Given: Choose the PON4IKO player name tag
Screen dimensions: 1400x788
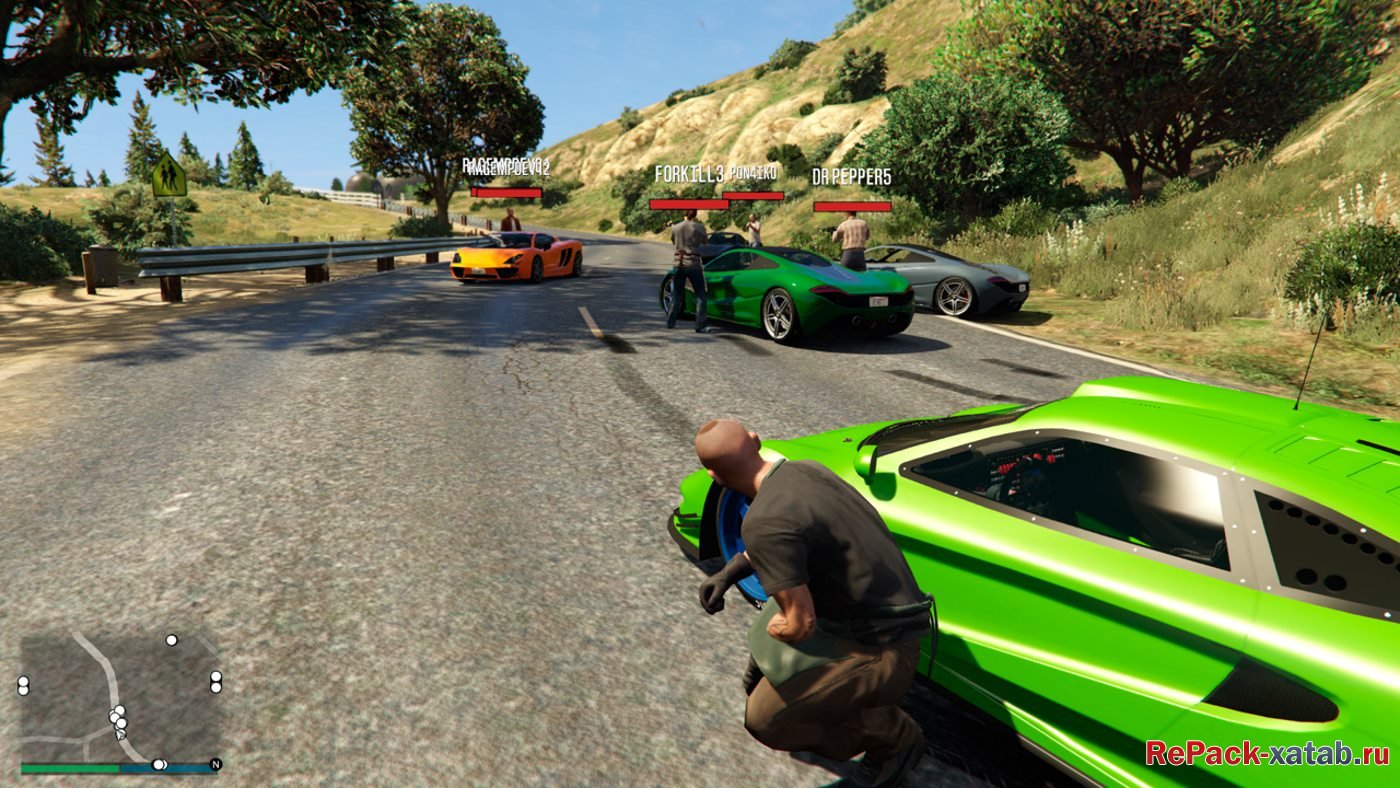Looking at the screenshot, I should pyautogui.click(x=753, y=173).
